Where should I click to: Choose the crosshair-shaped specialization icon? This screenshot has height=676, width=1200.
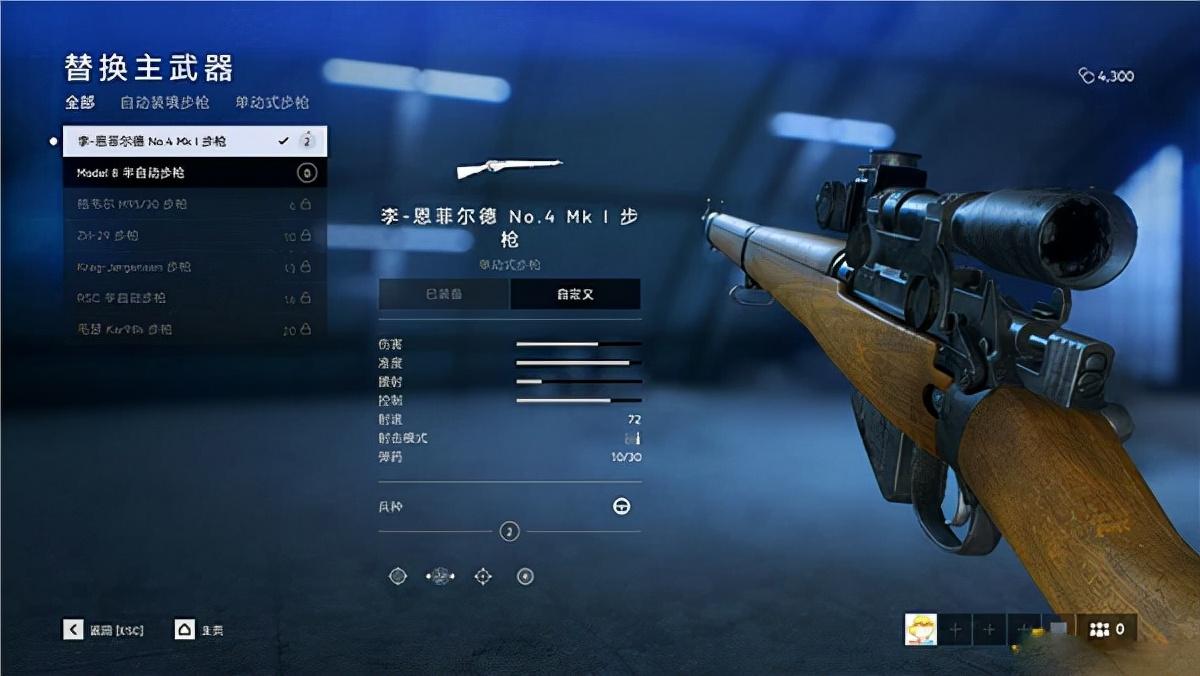[483, 576]
